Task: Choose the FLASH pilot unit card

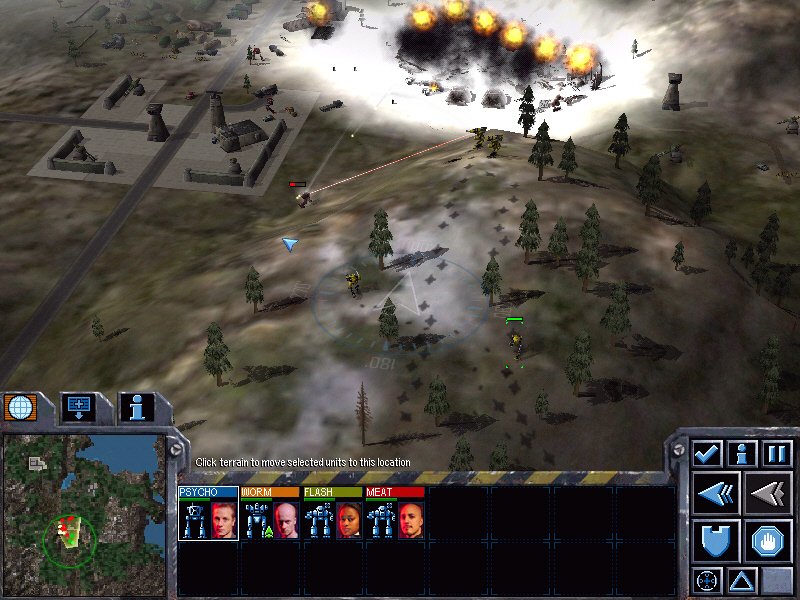Action: point(332,515)
